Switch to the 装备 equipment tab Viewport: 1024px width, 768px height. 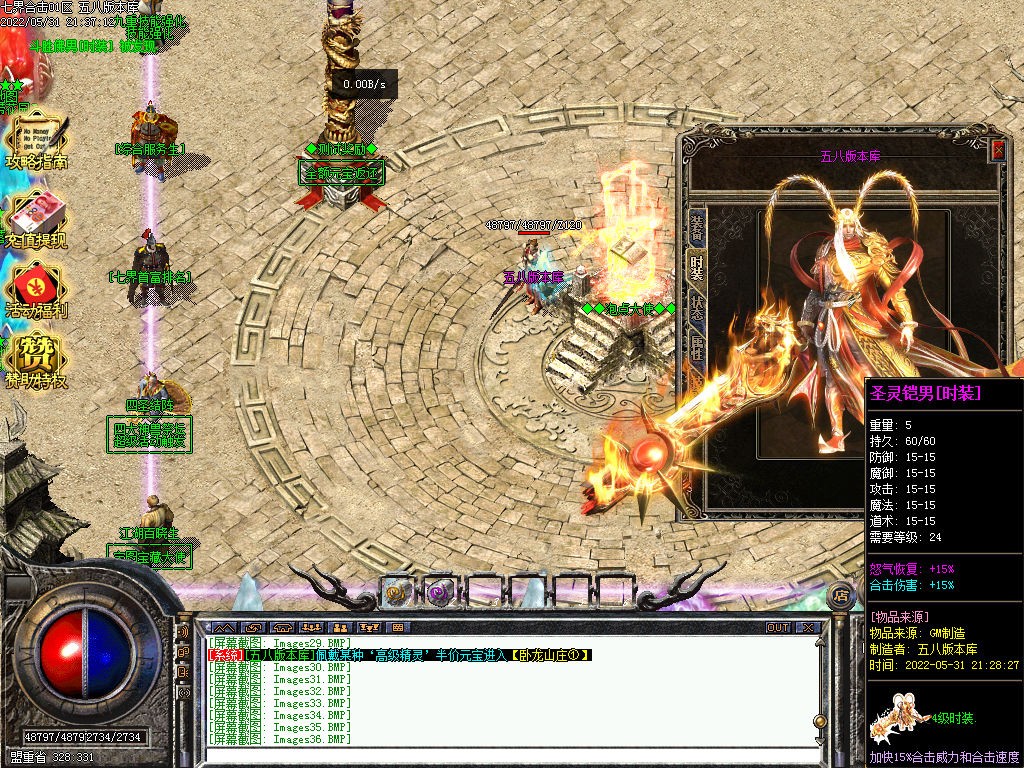(697, 229)
